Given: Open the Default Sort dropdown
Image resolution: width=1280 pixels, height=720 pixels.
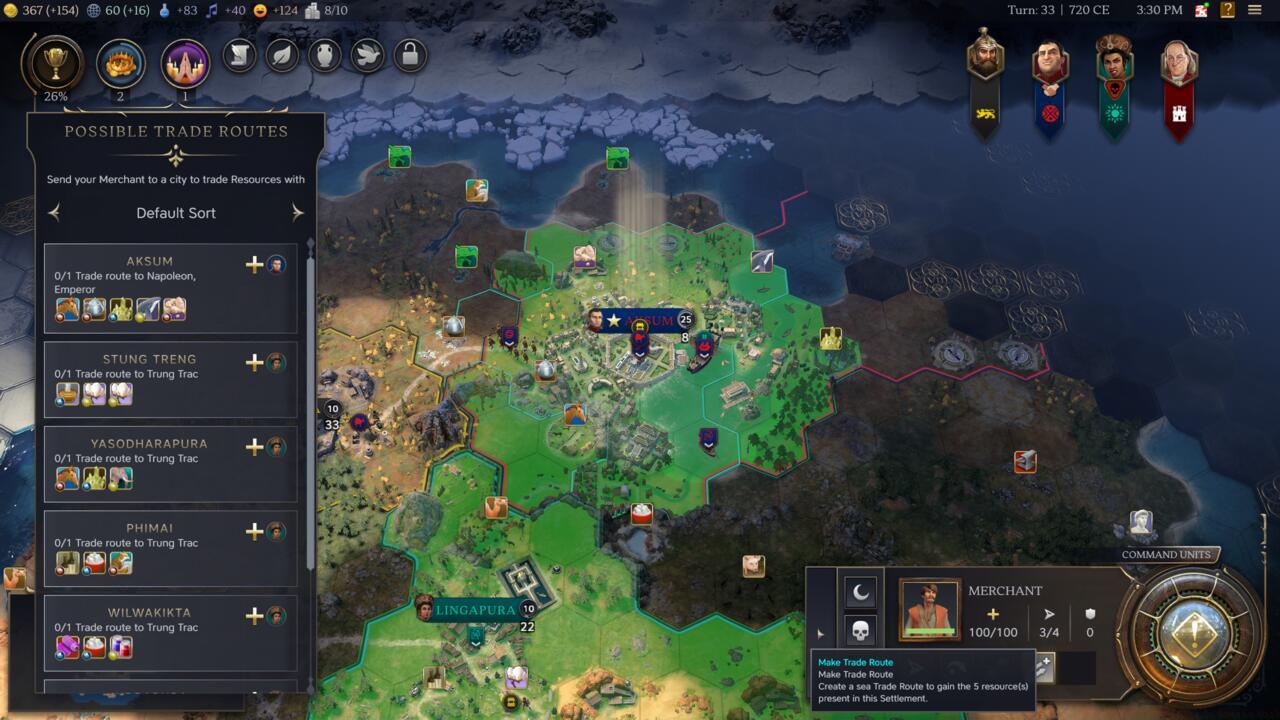Looking at the screenshot, I should [x=175, y=213].
